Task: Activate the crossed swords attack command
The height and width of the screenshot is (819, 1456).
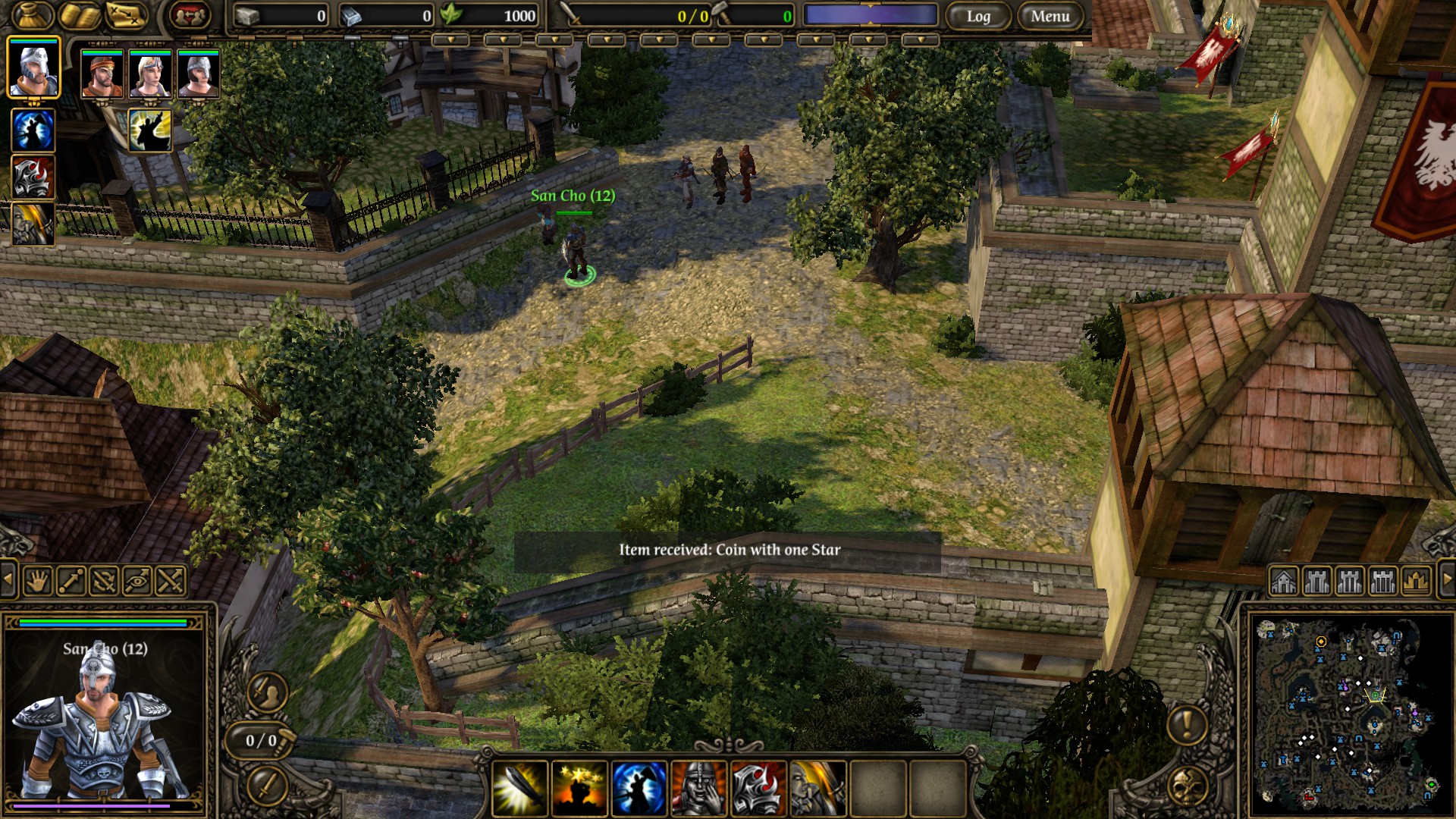Action: click(171, 582)
